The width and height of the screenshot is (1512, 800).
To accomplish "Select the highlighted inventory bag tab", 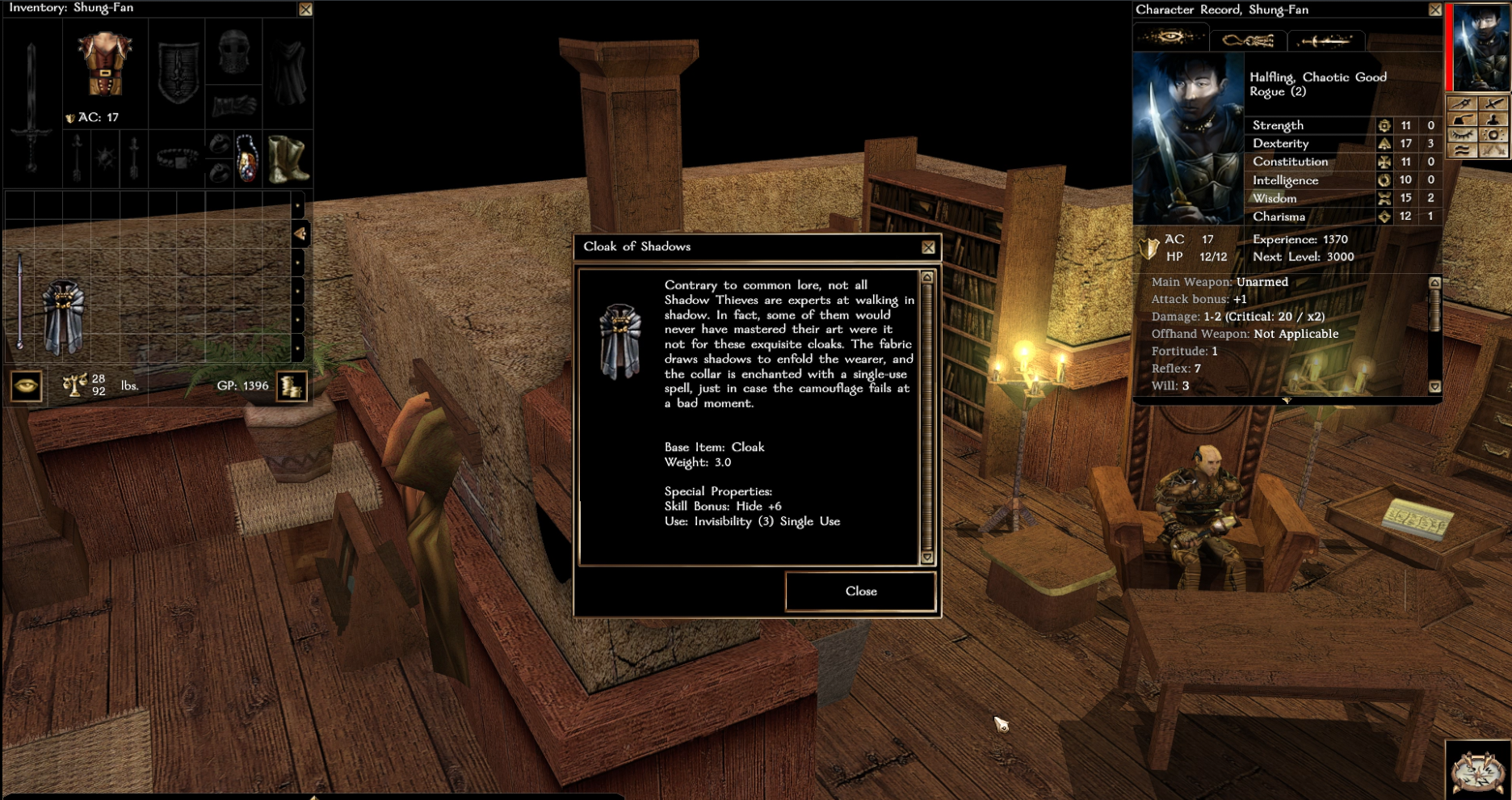I will [300, 234].
